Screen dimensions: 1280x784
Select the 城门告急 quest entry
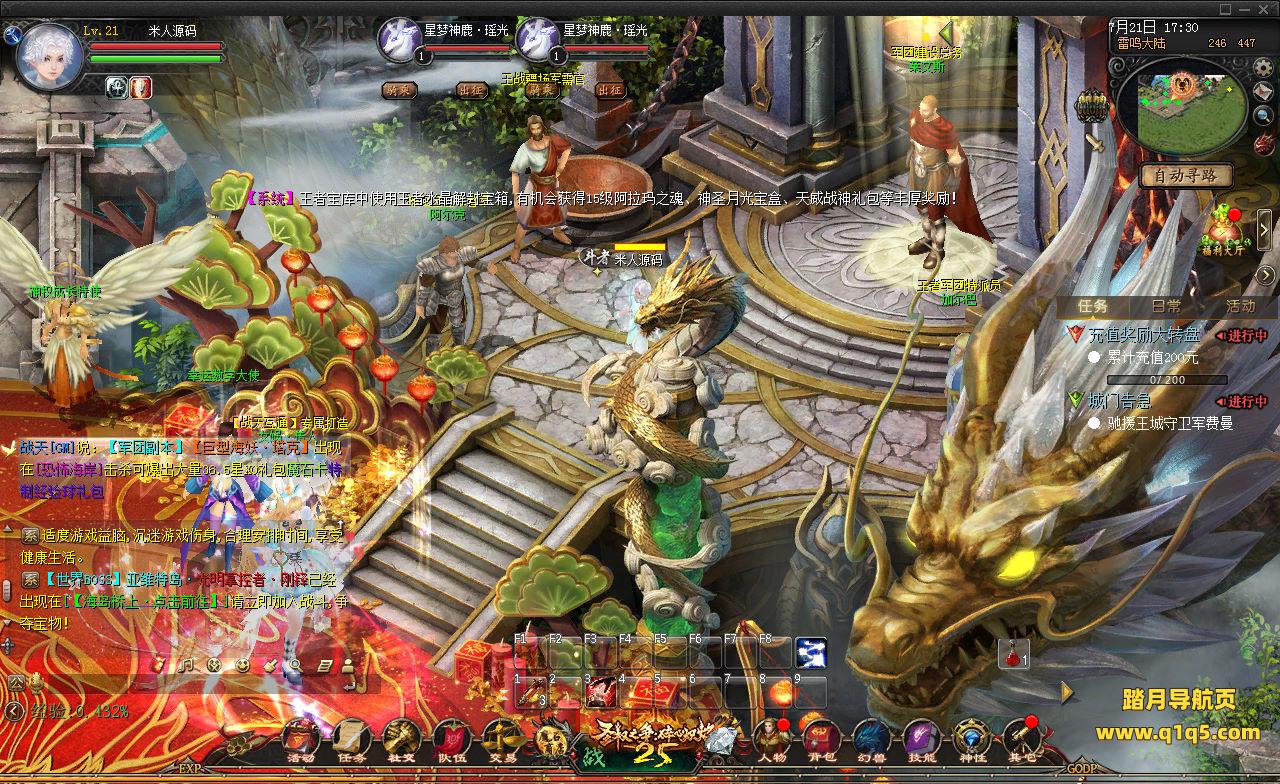(x=1119, y=401)
